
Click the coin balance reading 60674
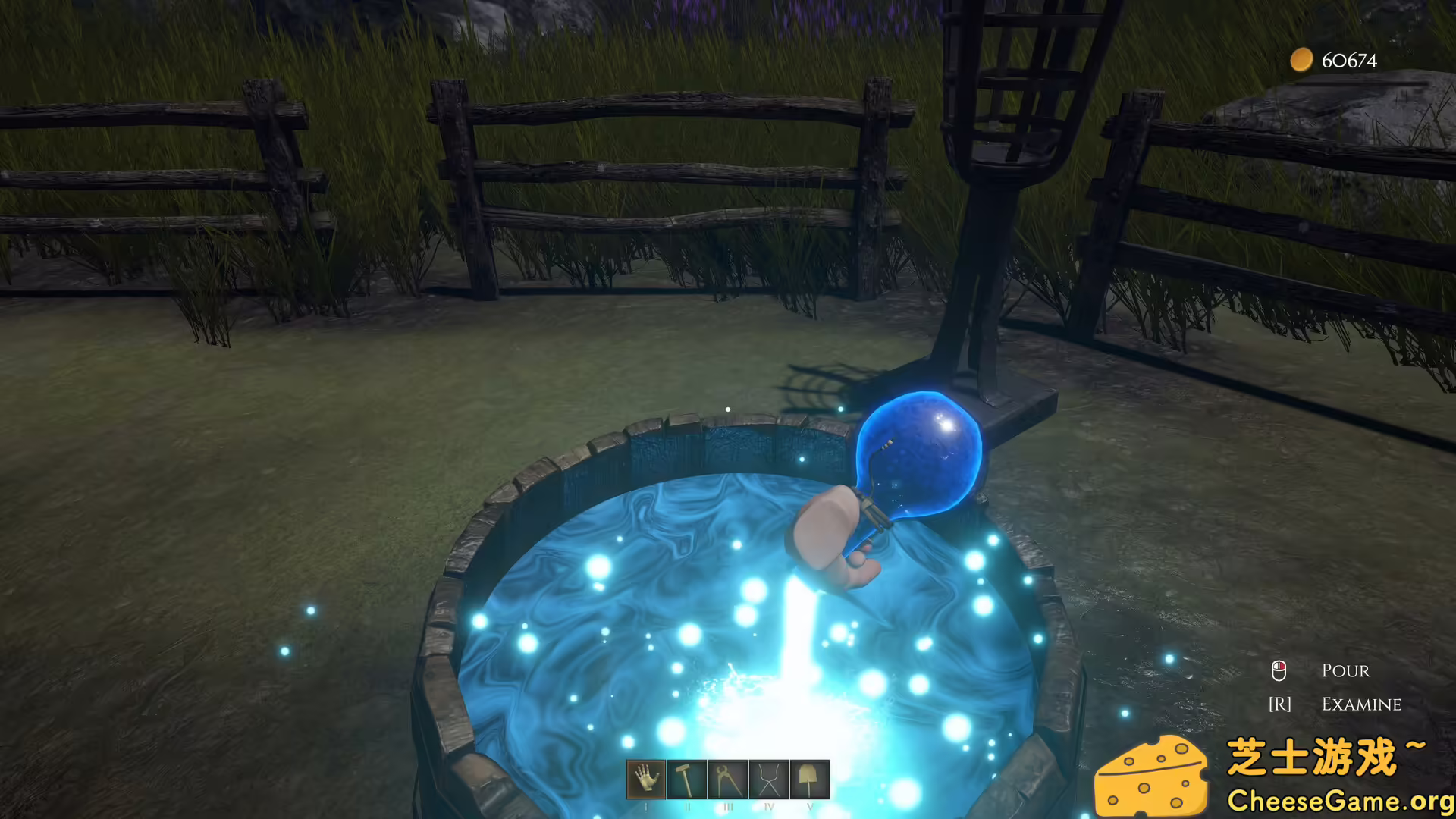pyautogui.click(x=1348, y=61)
